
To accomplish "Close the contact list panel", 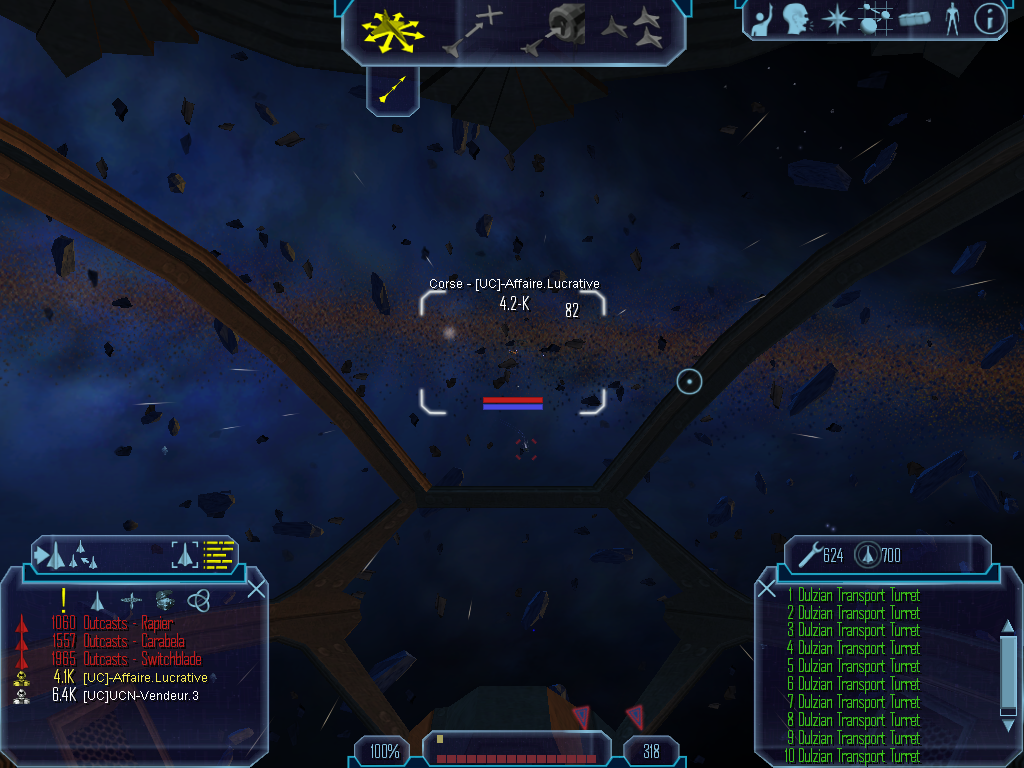I will (256, 589).
